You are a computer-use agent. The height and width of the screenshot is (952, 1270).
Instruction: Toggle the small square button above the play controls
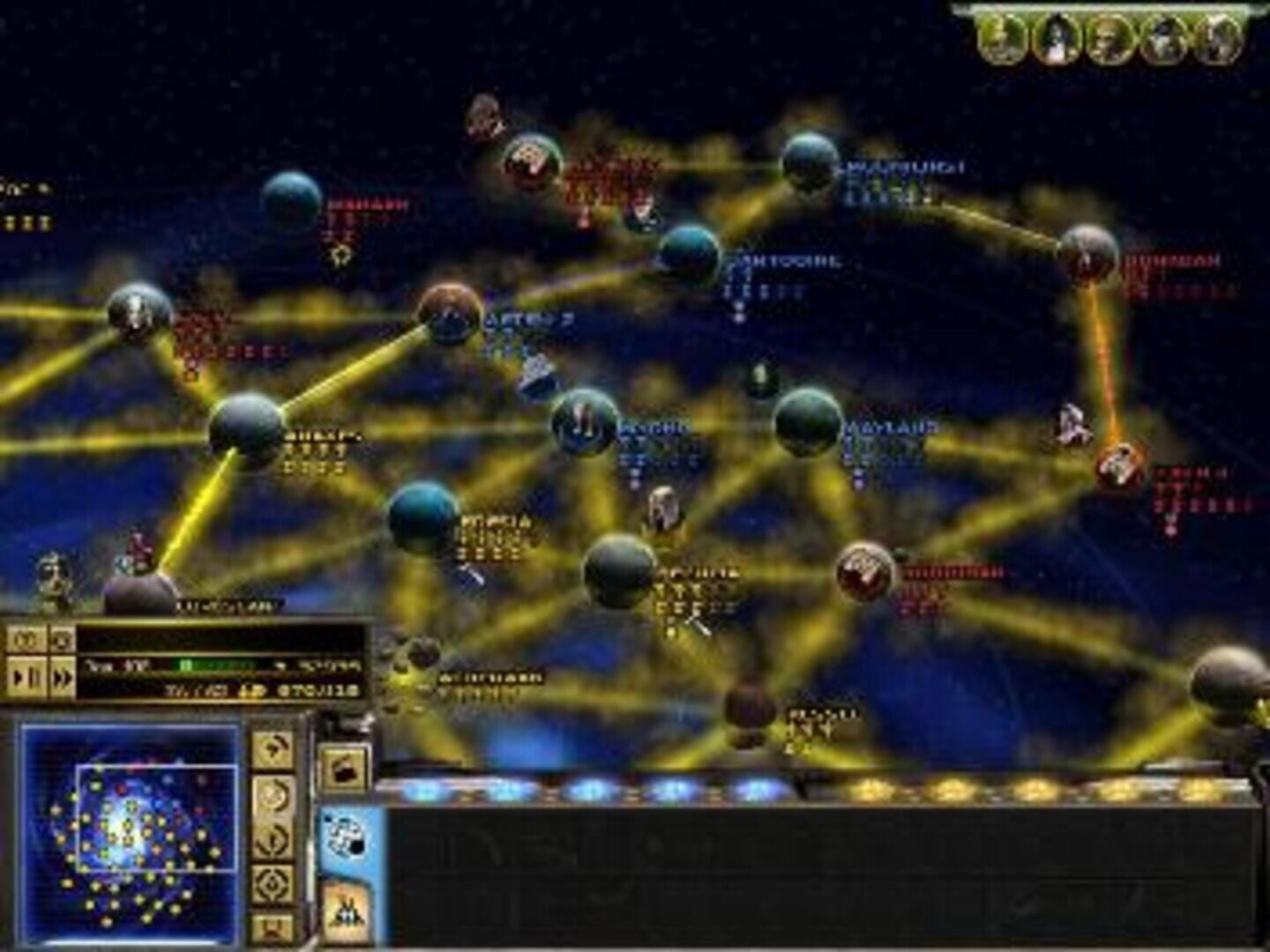(x=26, y=637)
